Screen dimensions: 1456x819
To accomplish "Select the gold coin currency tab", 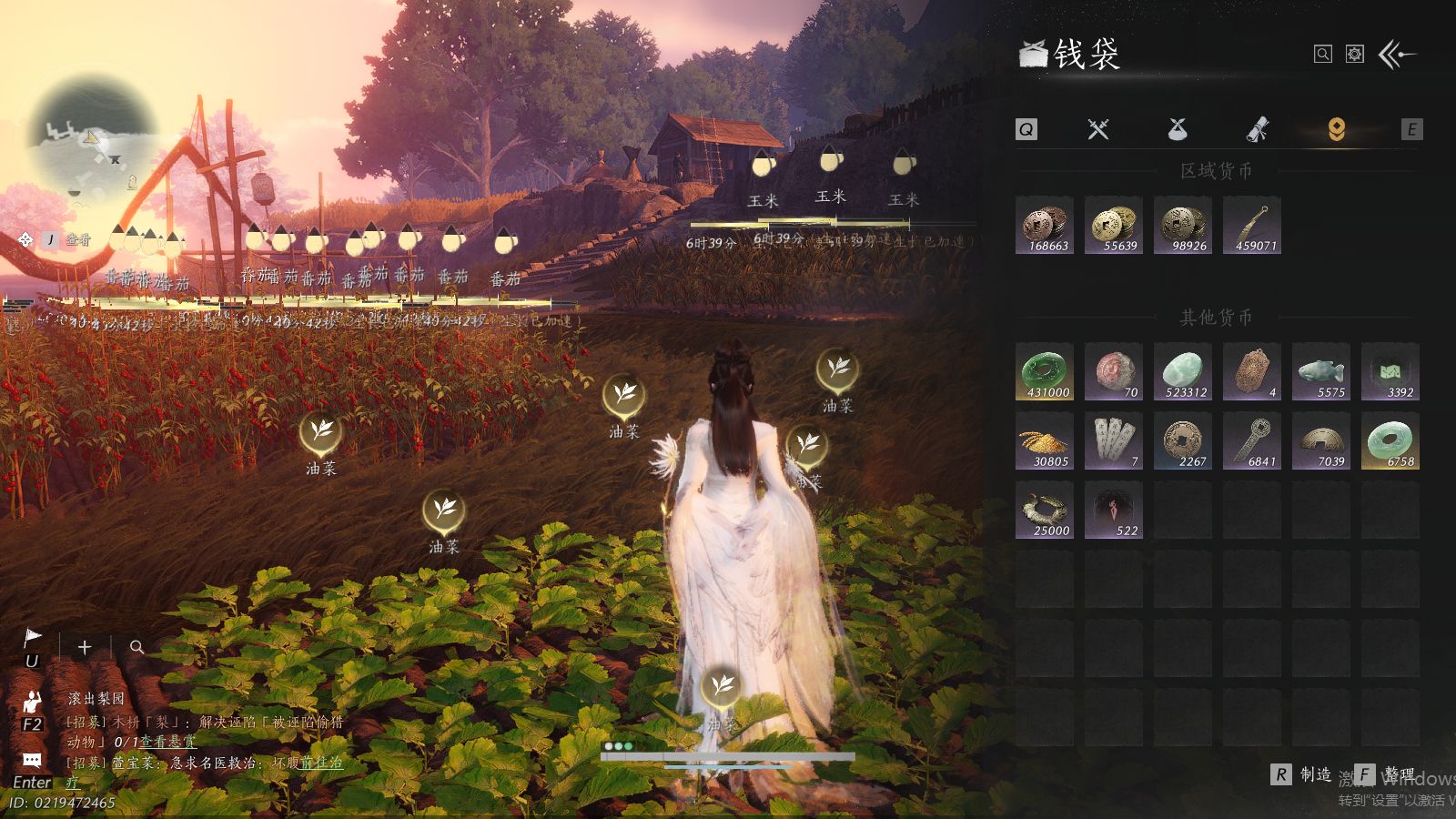I will coord(1336,129).
